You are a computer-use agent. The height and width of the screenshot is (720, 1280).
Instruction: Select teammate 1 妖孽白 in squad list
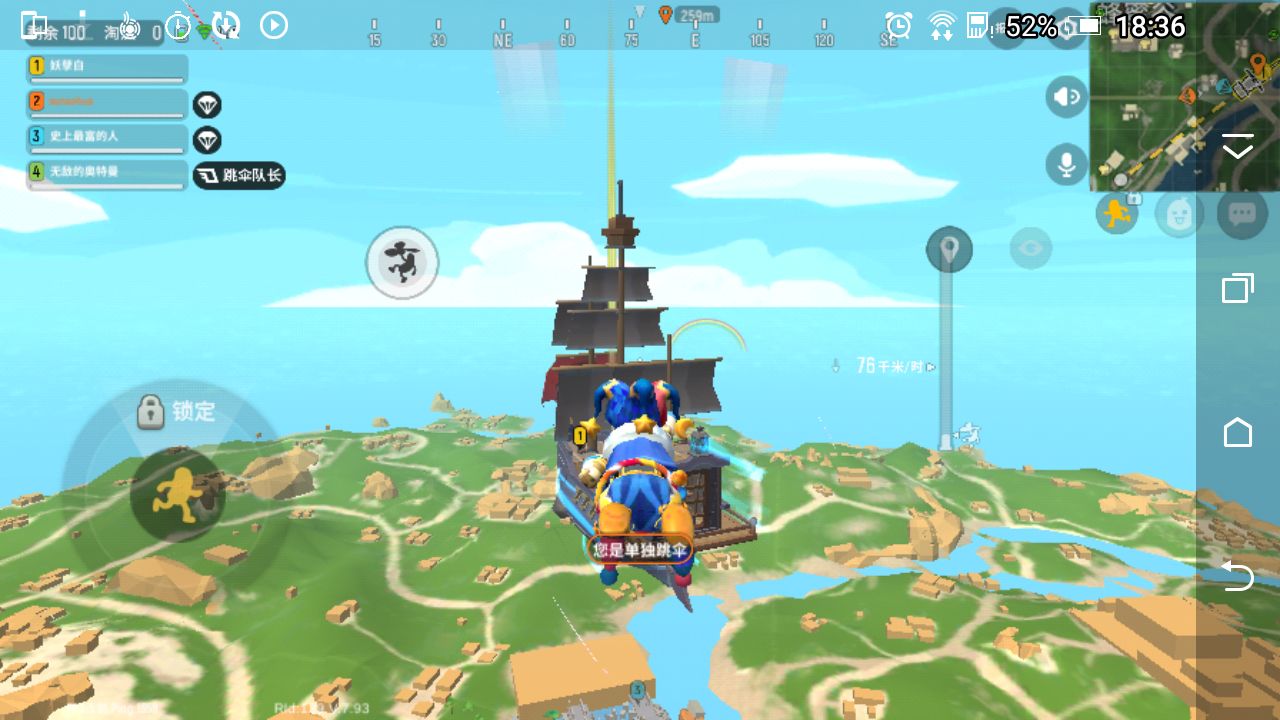107,67
